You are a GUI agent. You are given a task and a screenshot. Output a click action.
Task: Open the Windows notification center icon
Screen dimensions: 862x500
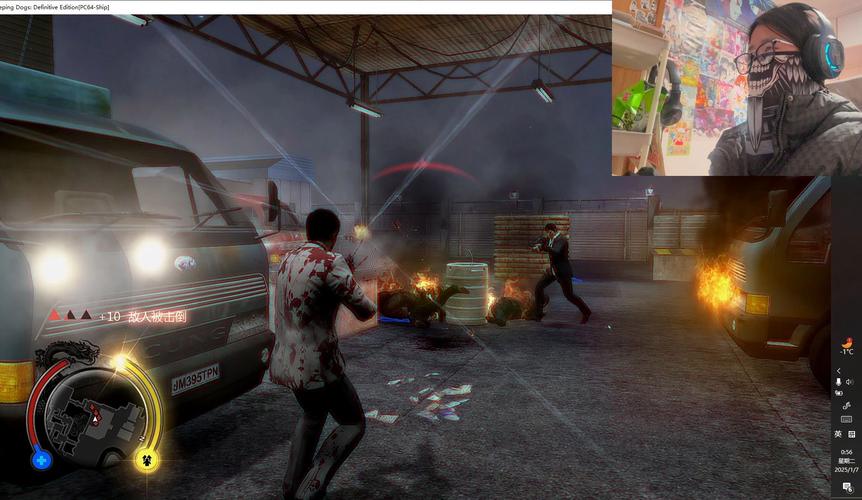click(847, 487)
